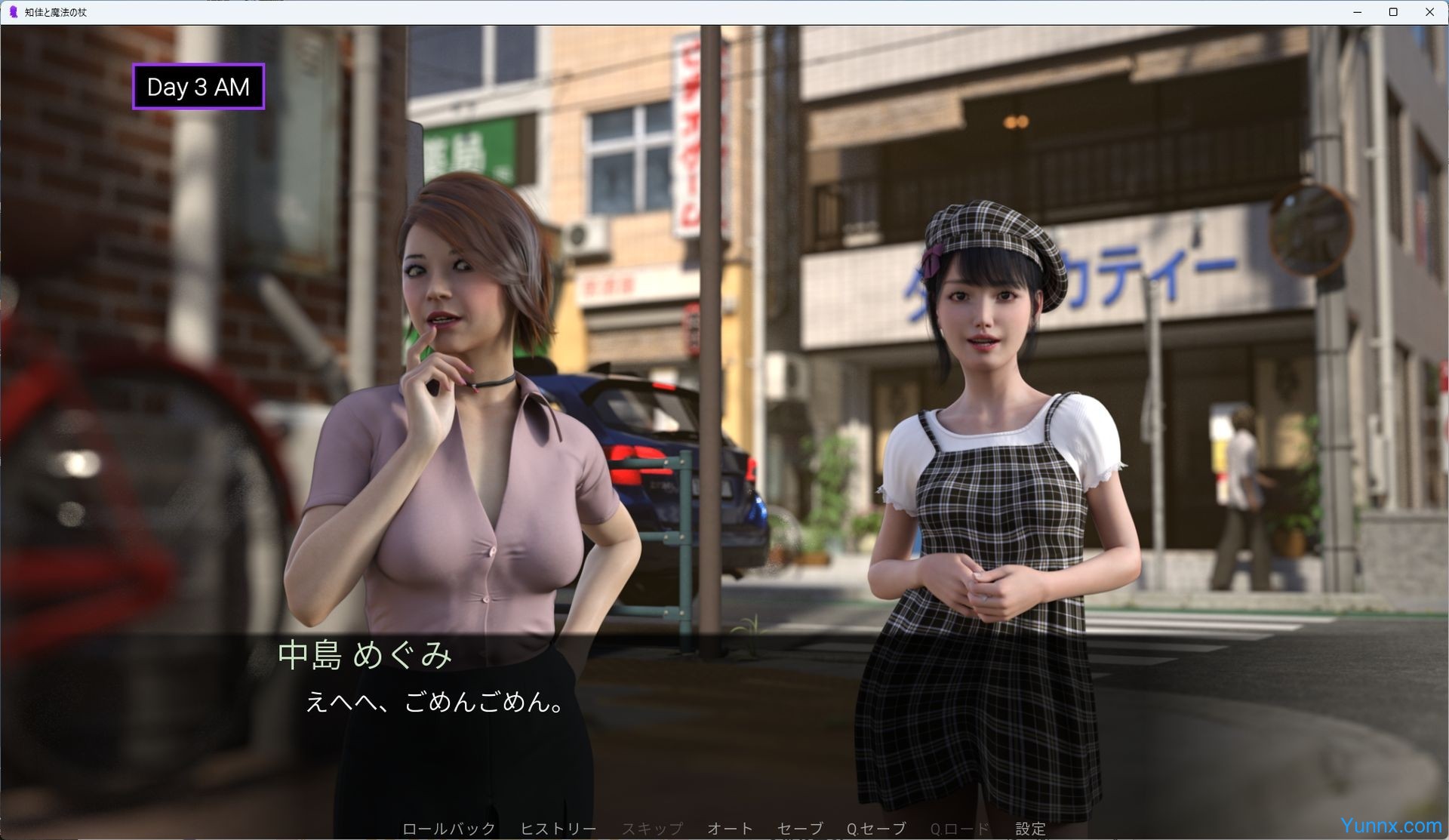
Task: Close the game window
Action: (1429, 12)
